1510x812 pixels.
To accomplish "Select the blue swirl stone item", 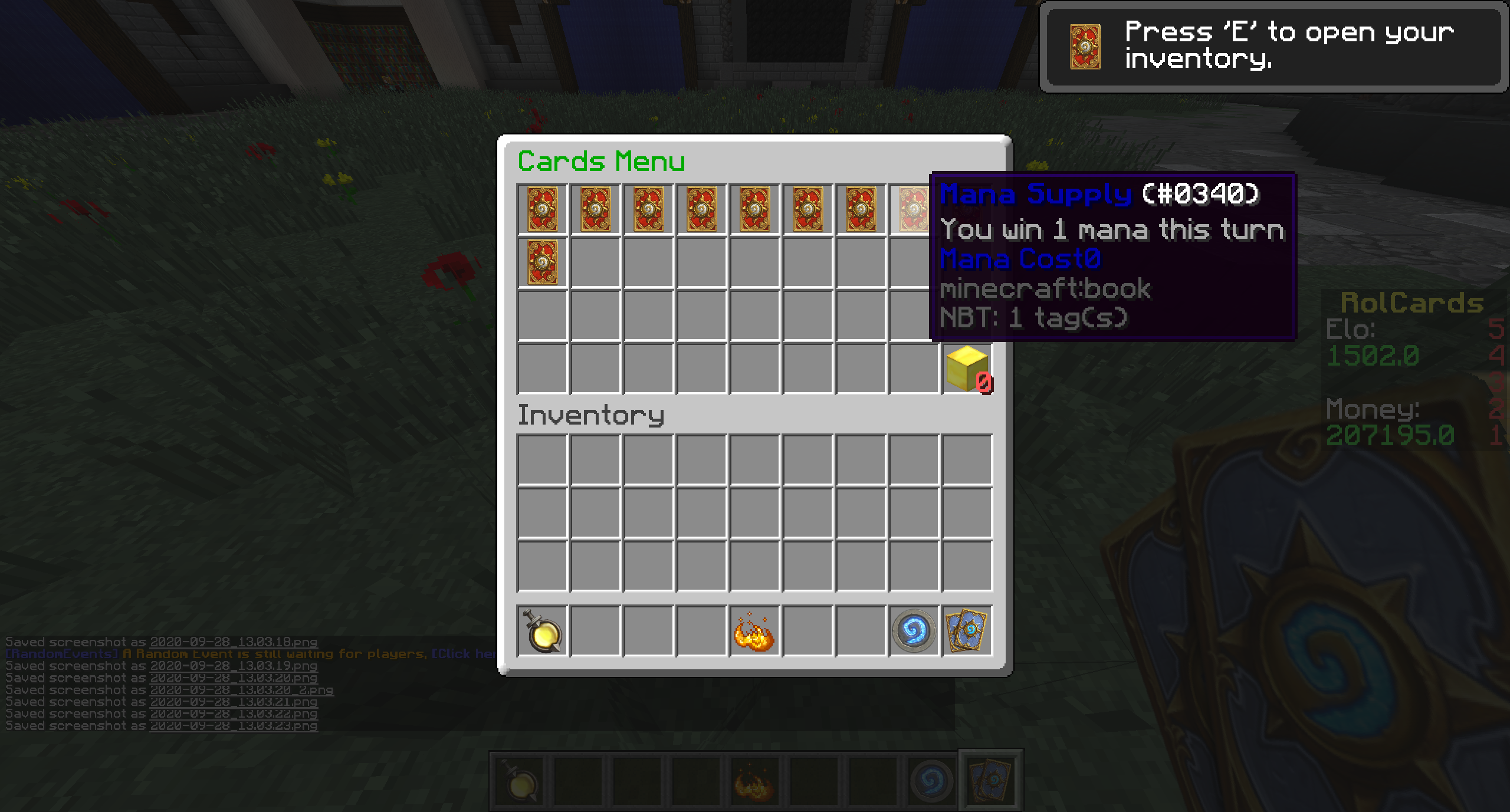I will tap(914, 631).
